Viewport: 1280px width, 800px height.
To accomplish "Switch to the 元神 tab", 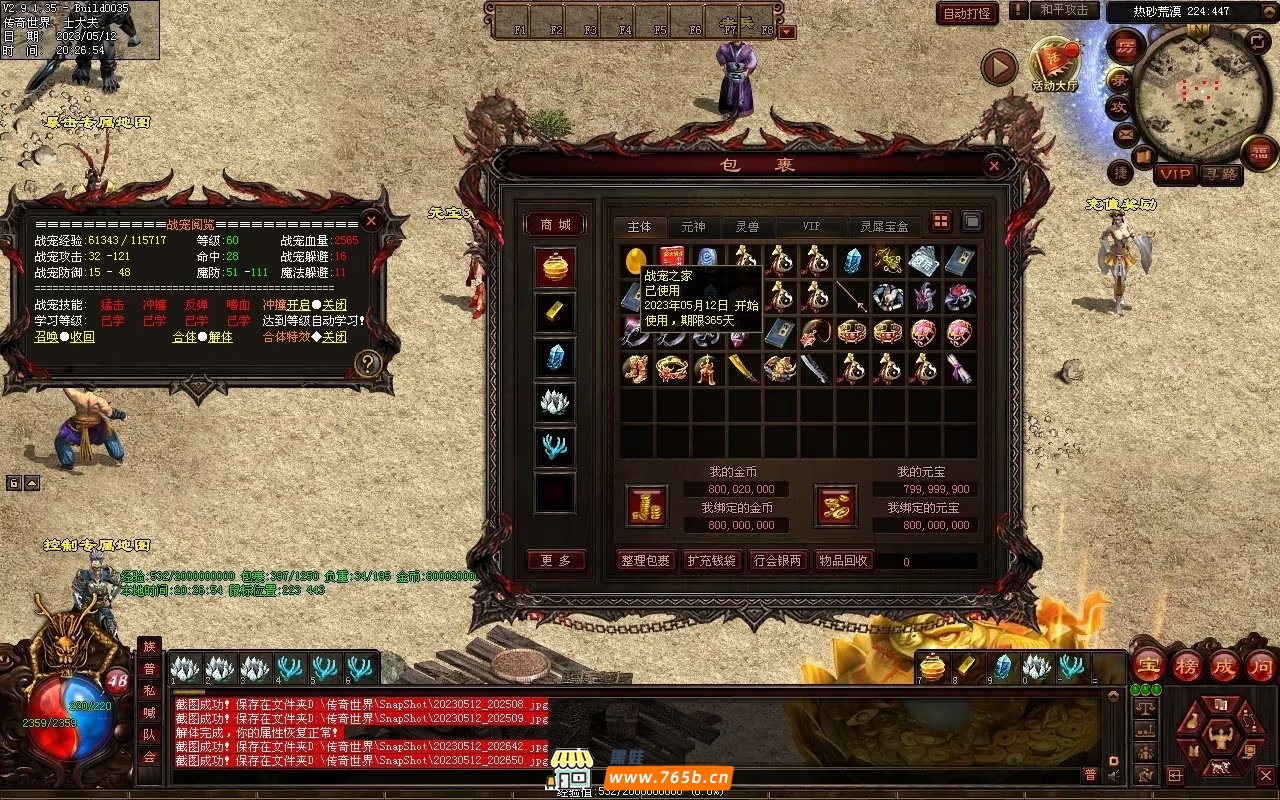I will coord(693,227).
